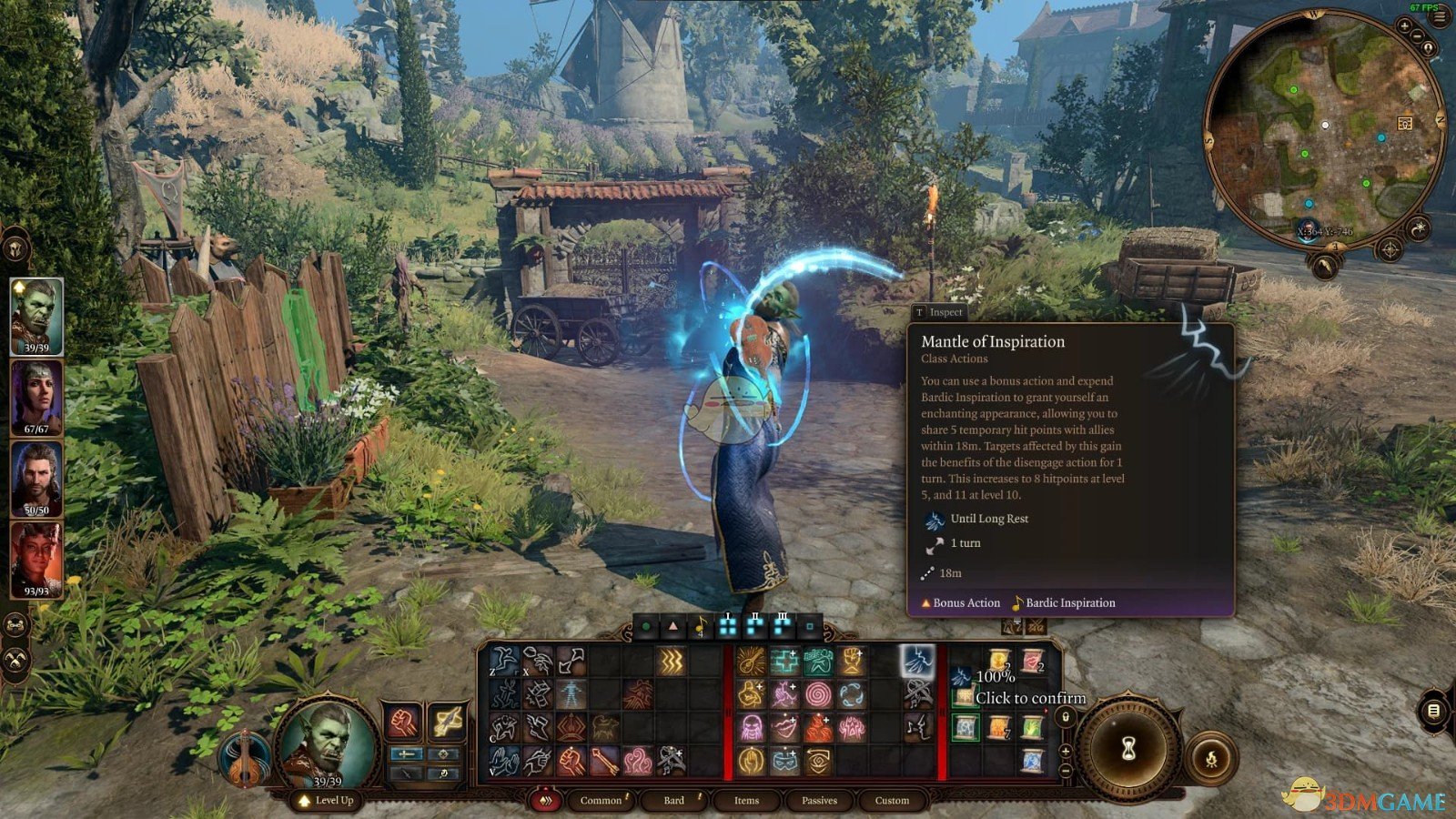Show the Items hotbar tab
The height and width of the screenshot is (819, 1456).
[x=746, y=801]
